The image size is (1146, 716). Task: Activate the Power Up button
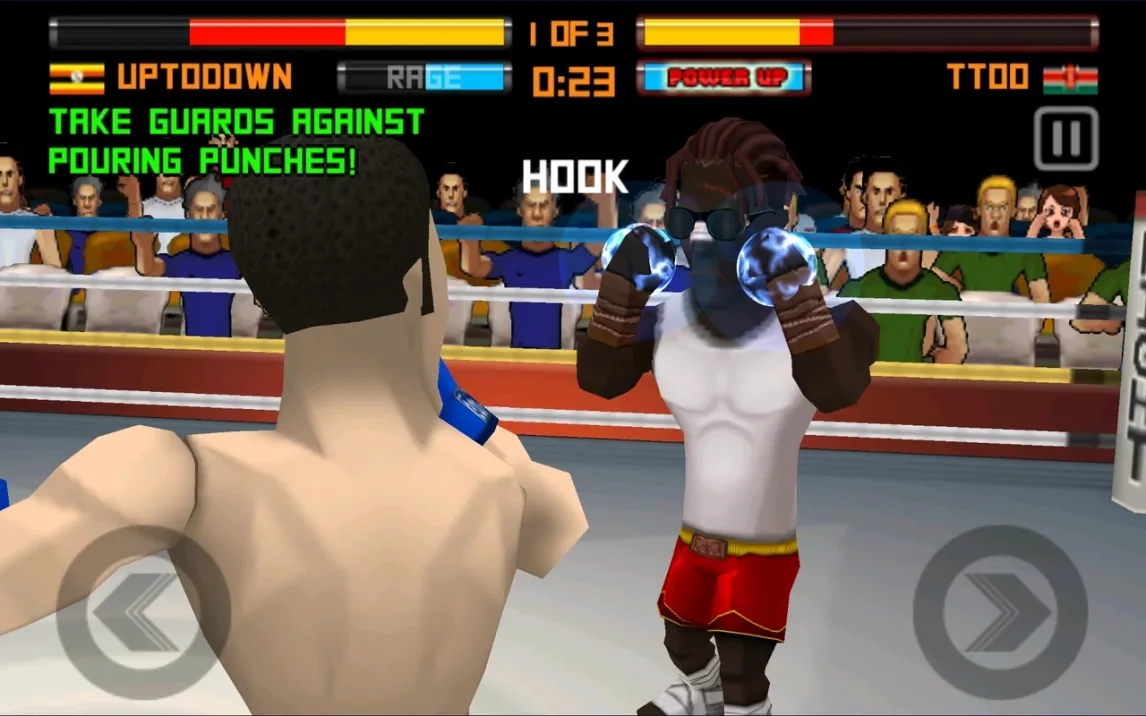pos(723,78)
